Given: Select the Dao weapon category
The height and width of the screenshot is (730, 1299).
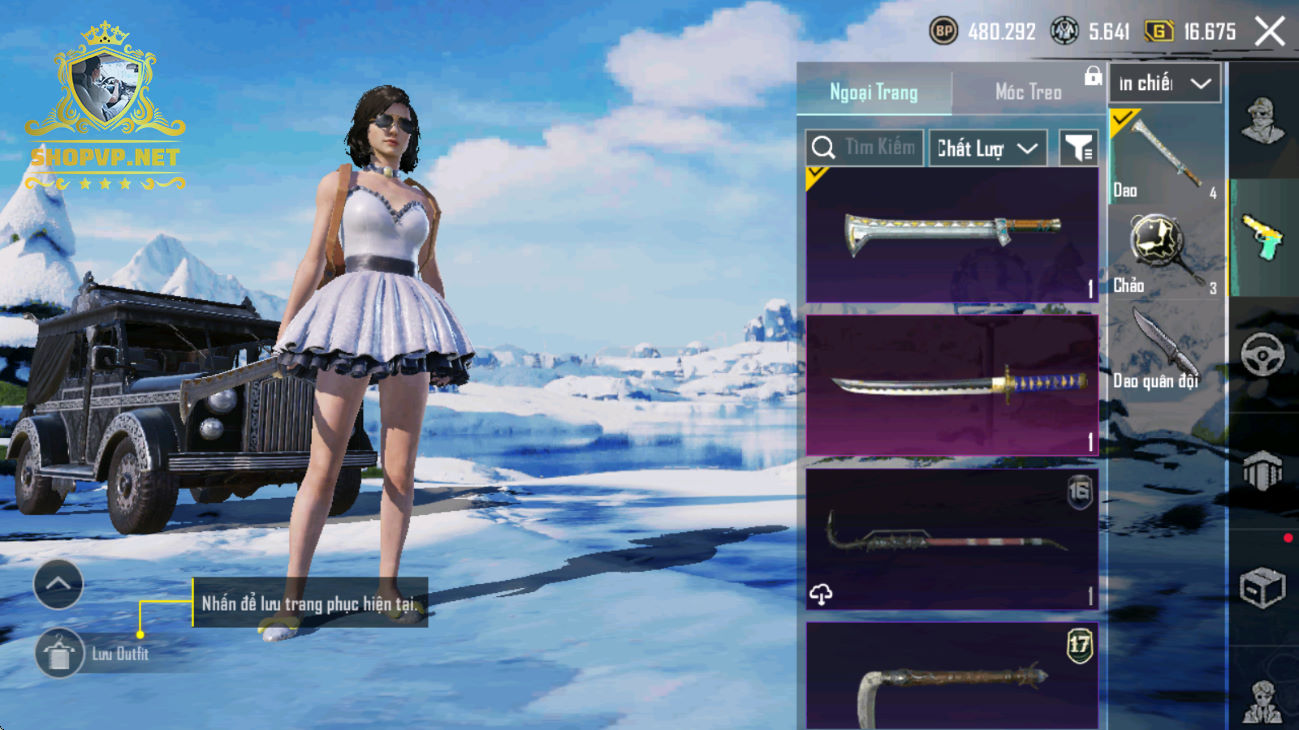Looking at the screenshot, I should 1165,156.
